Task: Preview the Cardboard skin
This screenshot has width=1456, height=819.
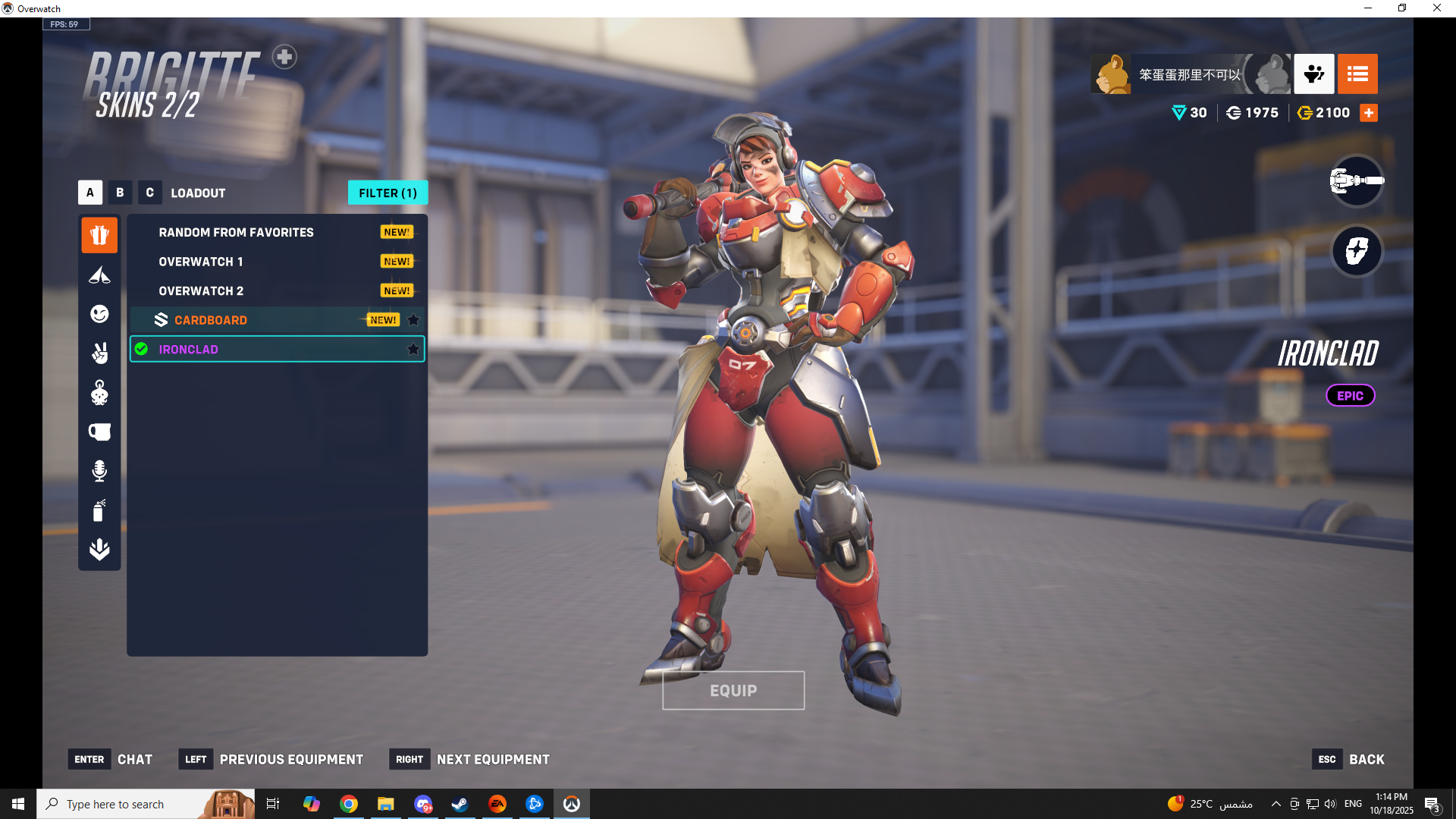Action: (211, 320)
